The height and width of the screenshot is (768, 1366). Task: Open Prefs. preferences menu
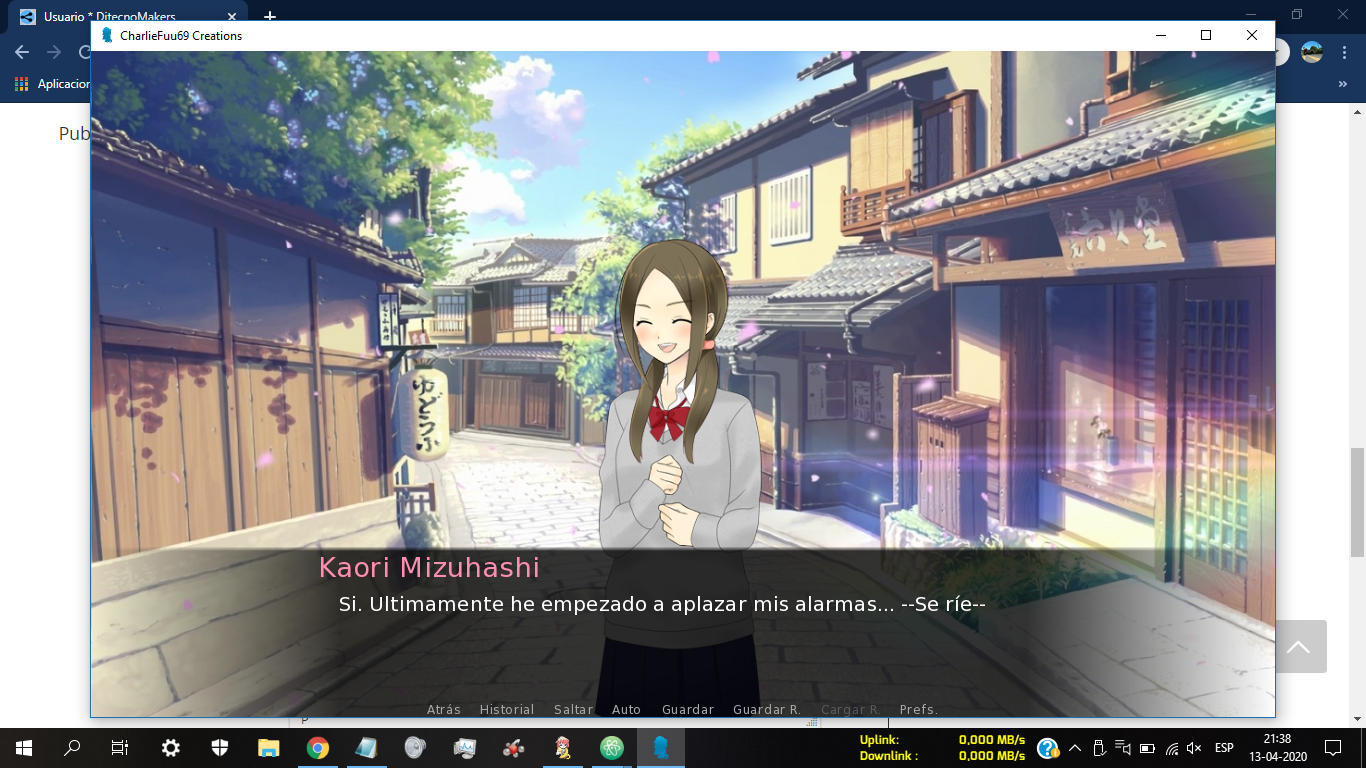click(x=919, y=710)
